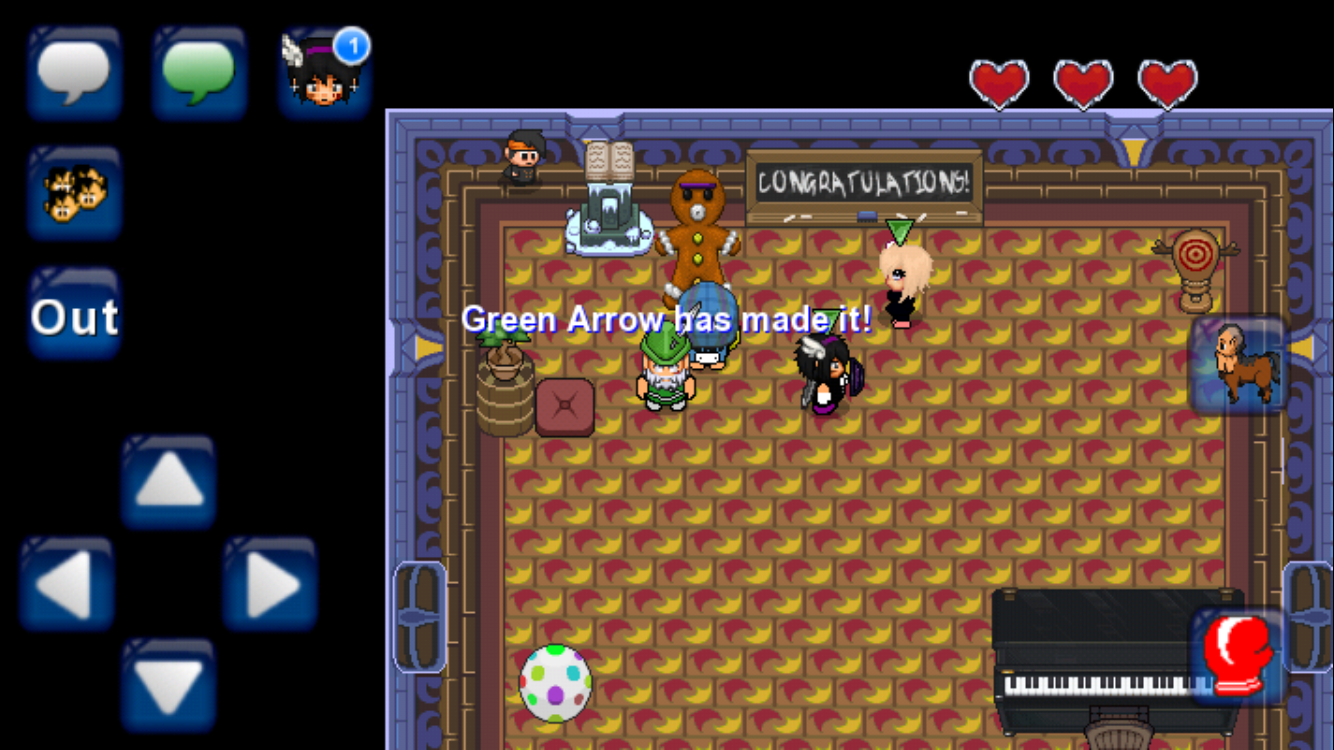Activate the centaur mount button
Viewport: 1334px width, 750px height.
point(1238,364)
